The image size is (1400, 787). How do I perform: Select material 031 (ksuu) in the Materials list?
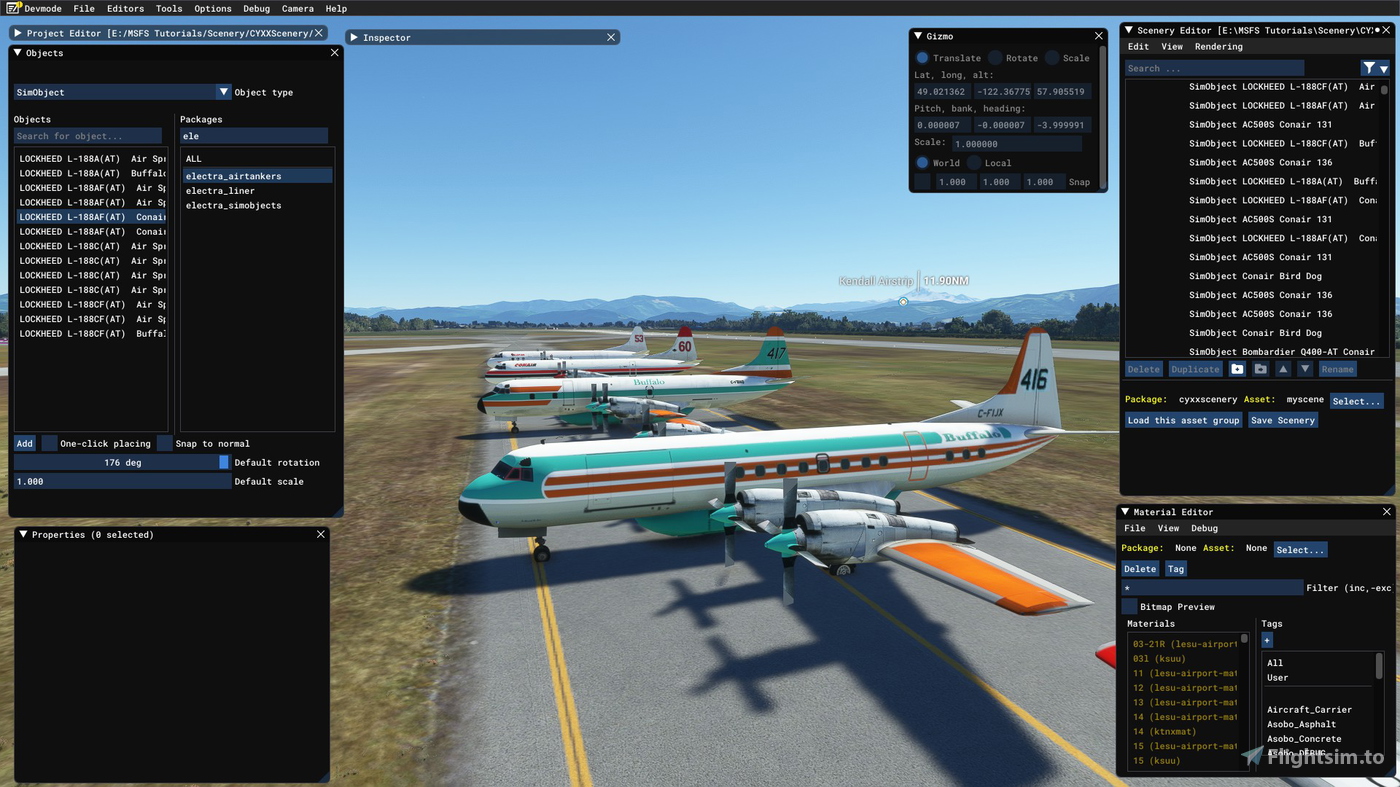(1158, 658)
